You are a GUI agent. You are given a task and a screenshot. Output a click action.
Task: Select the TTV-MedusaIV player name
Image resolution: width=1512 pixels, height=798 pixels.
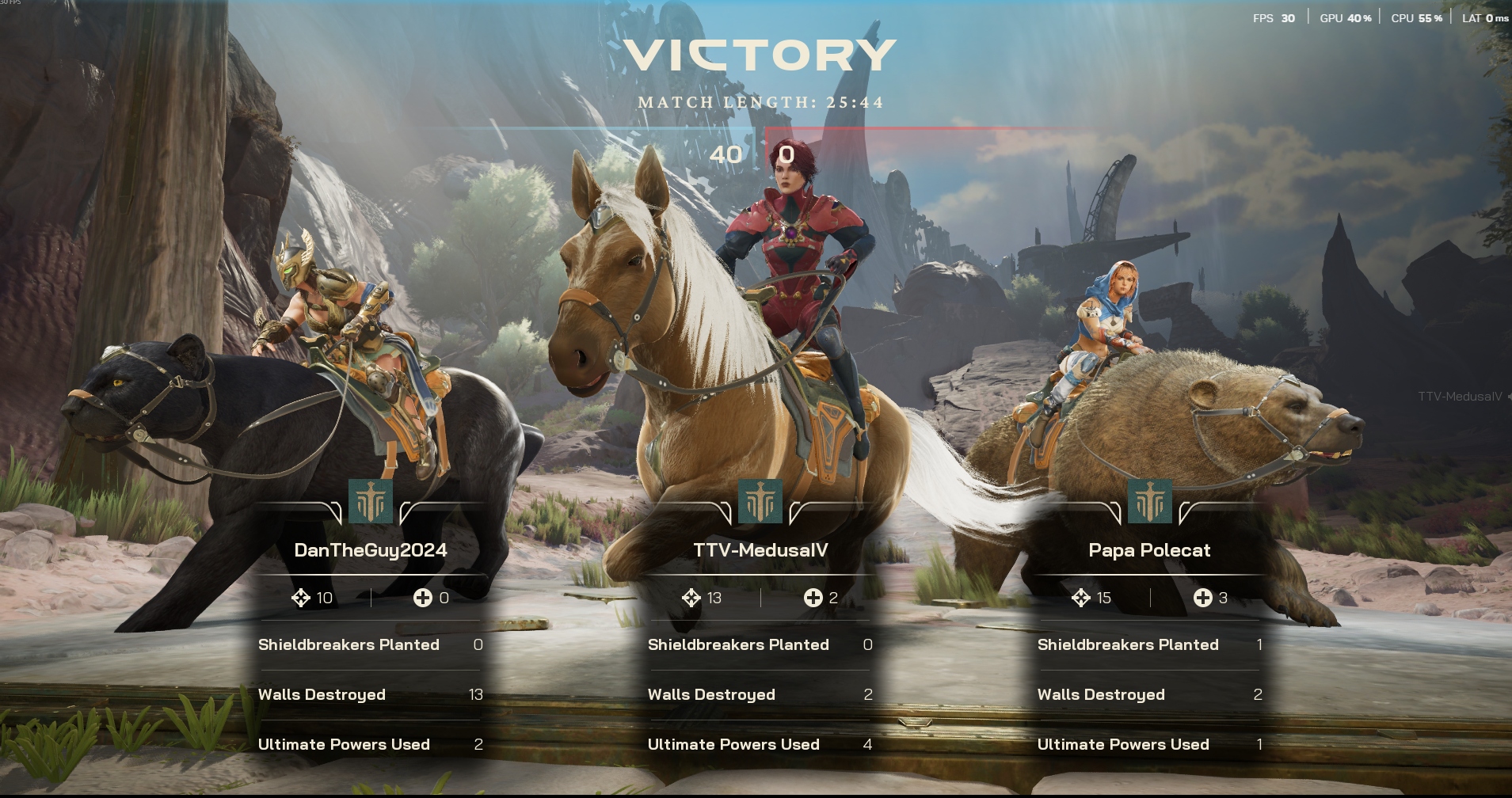tap(760, 550)
